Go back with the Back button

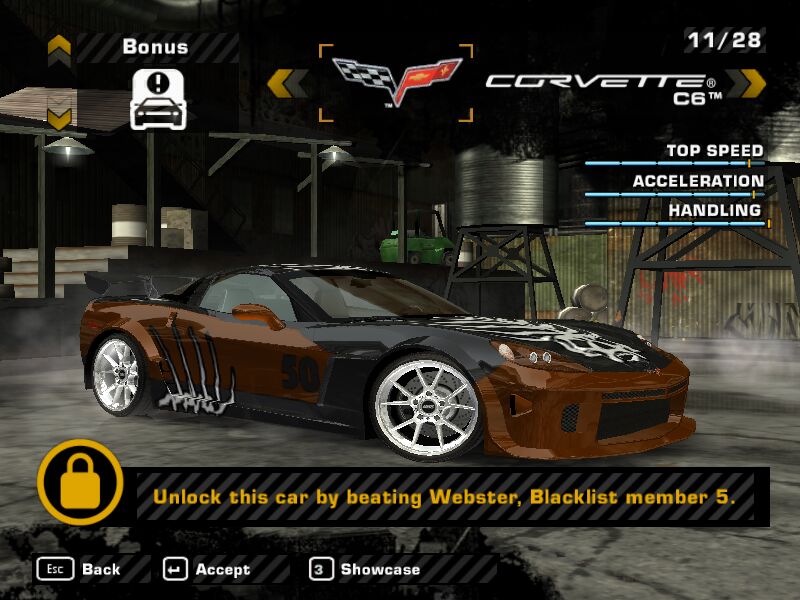[80, 569]
